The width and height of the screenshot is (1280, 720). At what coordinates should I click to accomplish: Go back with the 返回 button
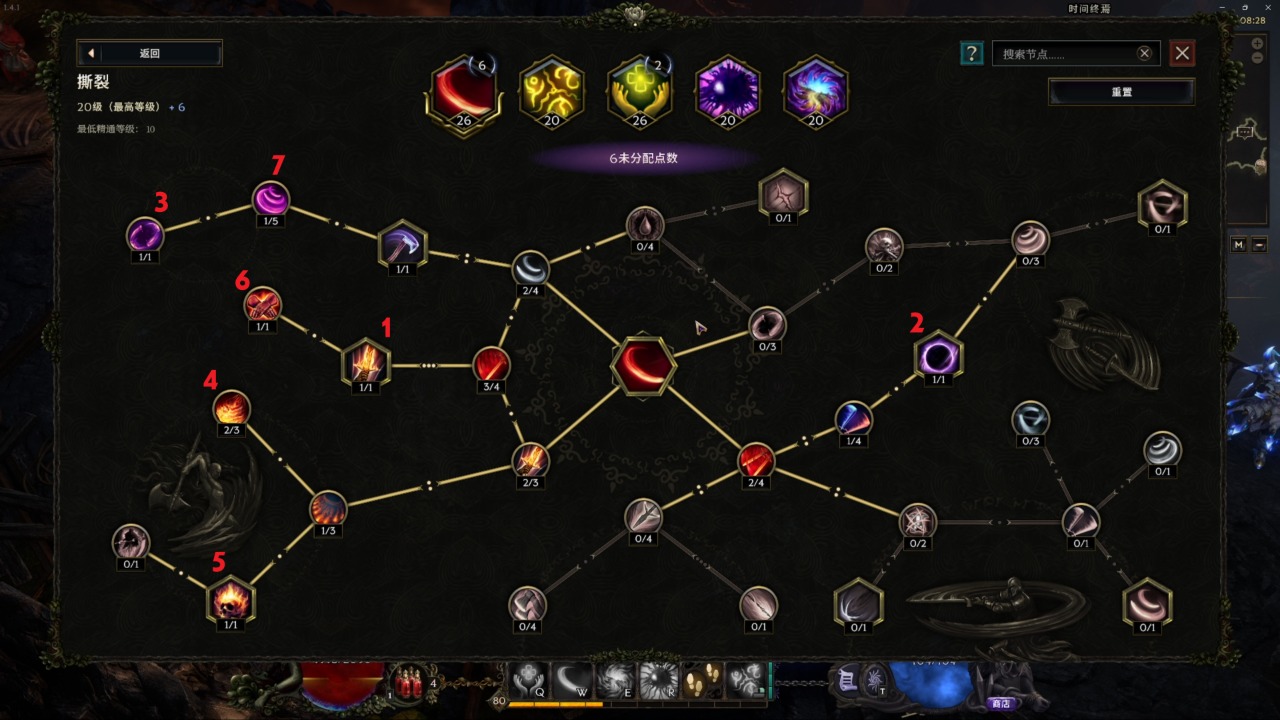pyautogui.click(x=149, y=53)
